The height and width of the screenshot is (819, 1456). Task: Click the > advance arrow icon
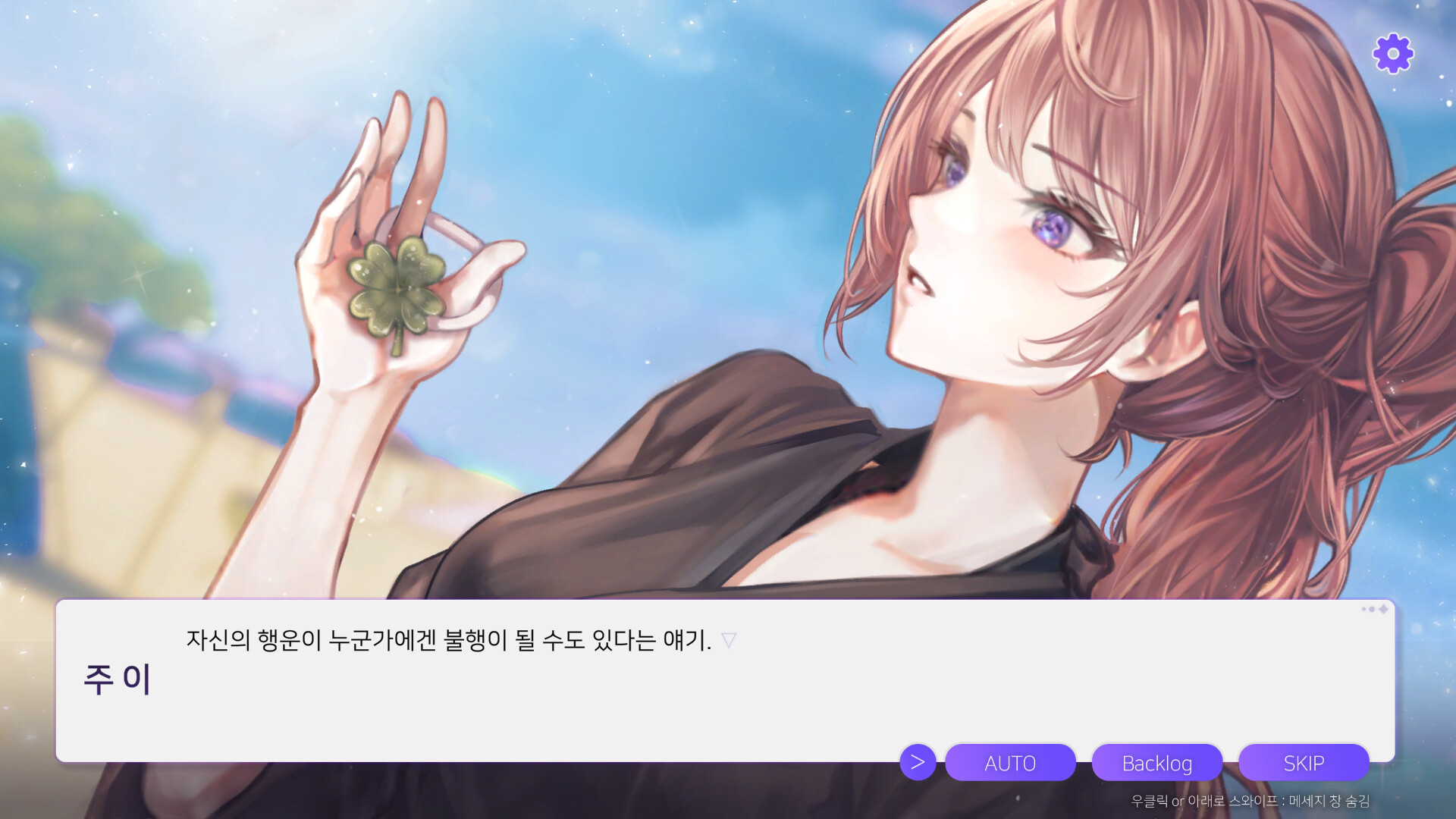coord(918,763)
